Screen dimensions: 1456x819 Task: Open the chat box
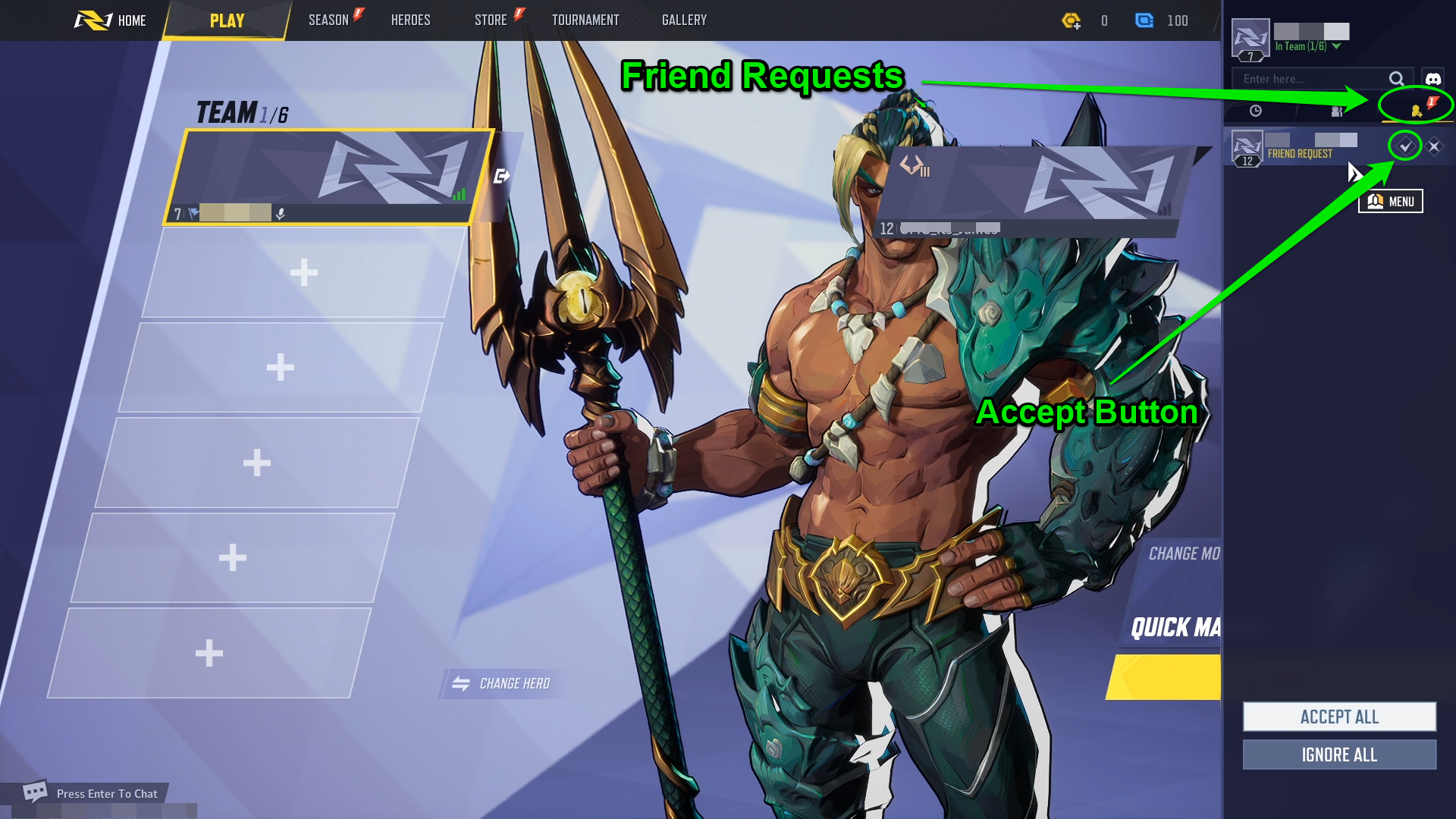click(91, 793)
